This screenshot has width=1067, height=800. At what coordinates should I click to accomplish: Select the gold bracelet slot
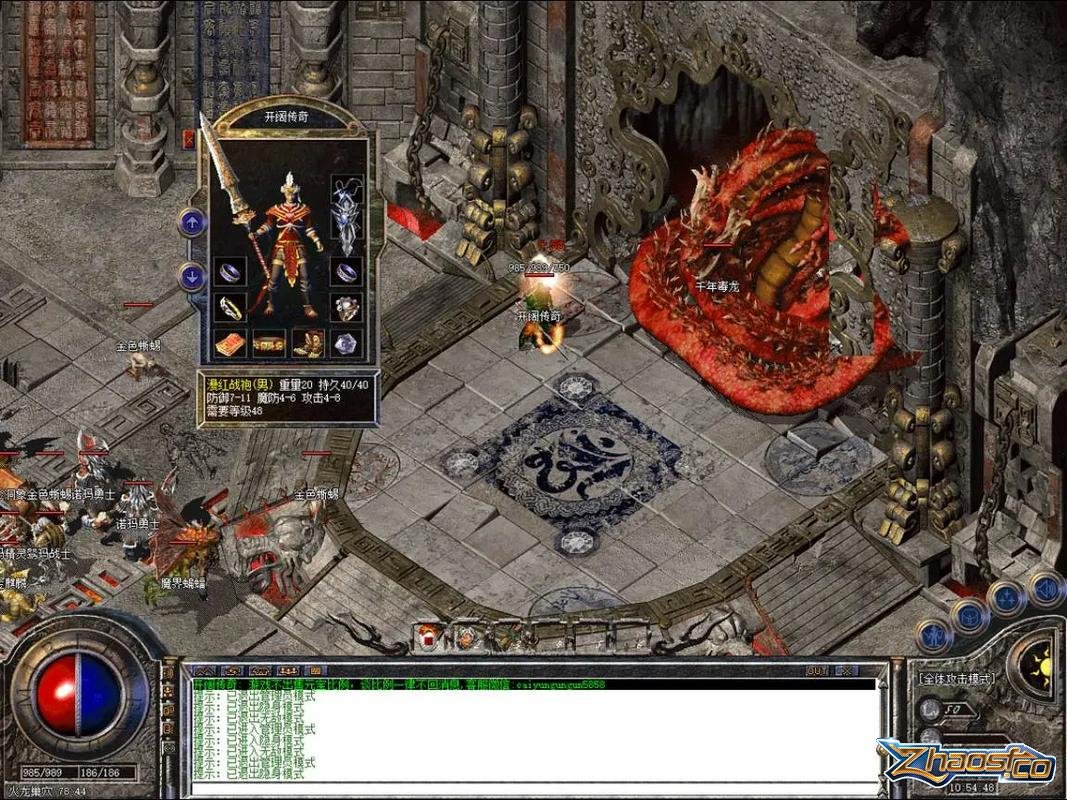tap(231, 306)
